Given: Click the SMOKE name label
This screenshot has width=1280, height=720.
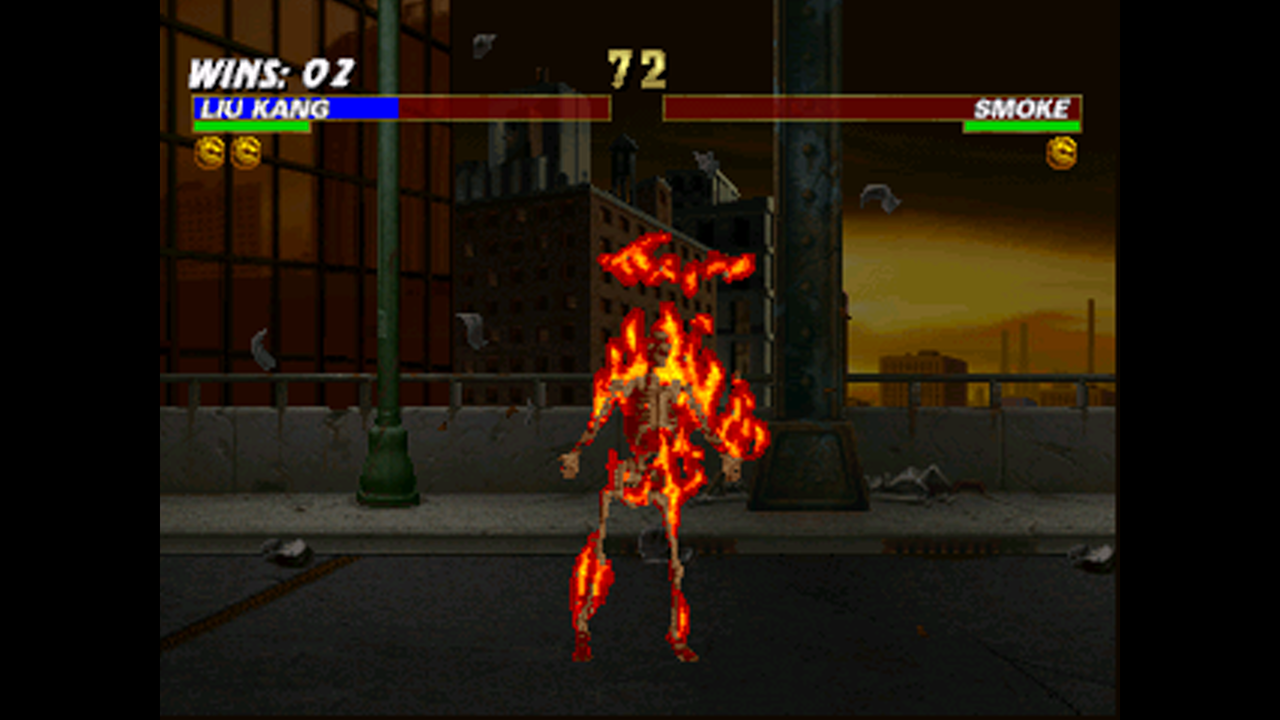Looking at the screenshot, I should [x=1022, y=107].
